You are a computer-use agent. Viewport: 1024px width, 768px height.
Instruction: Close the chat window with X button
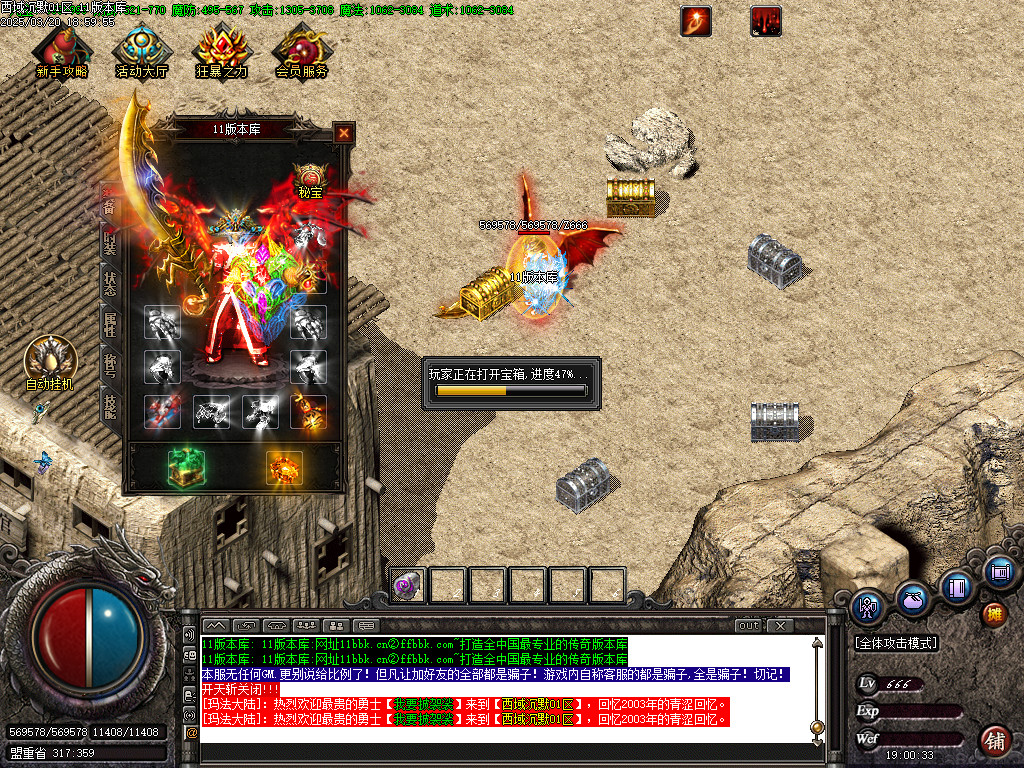click(x=779, y=626)
